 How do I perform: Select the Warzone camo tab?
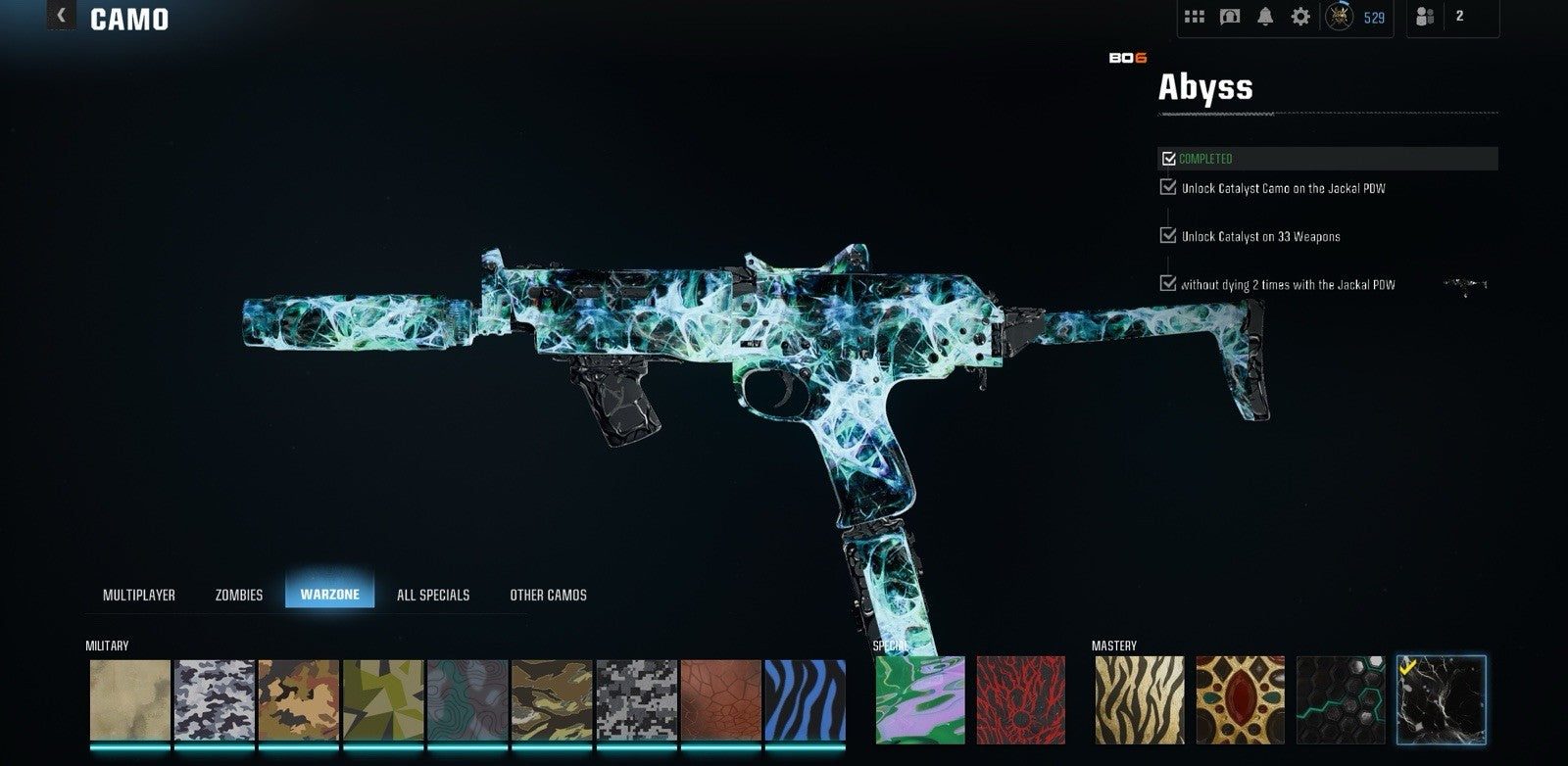click(329, 595)
